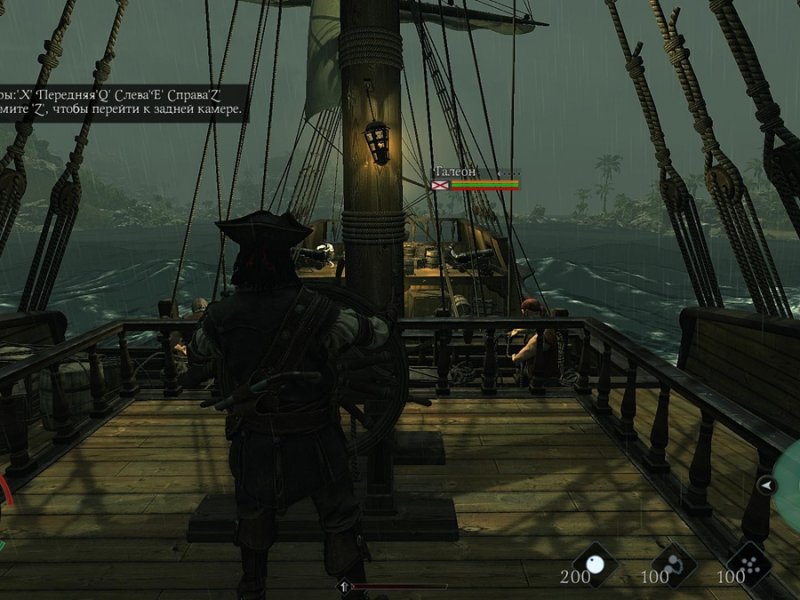The image size is (800, 600).
Task: Select the Галеон ship flag marker
Action: coord(440,184)
